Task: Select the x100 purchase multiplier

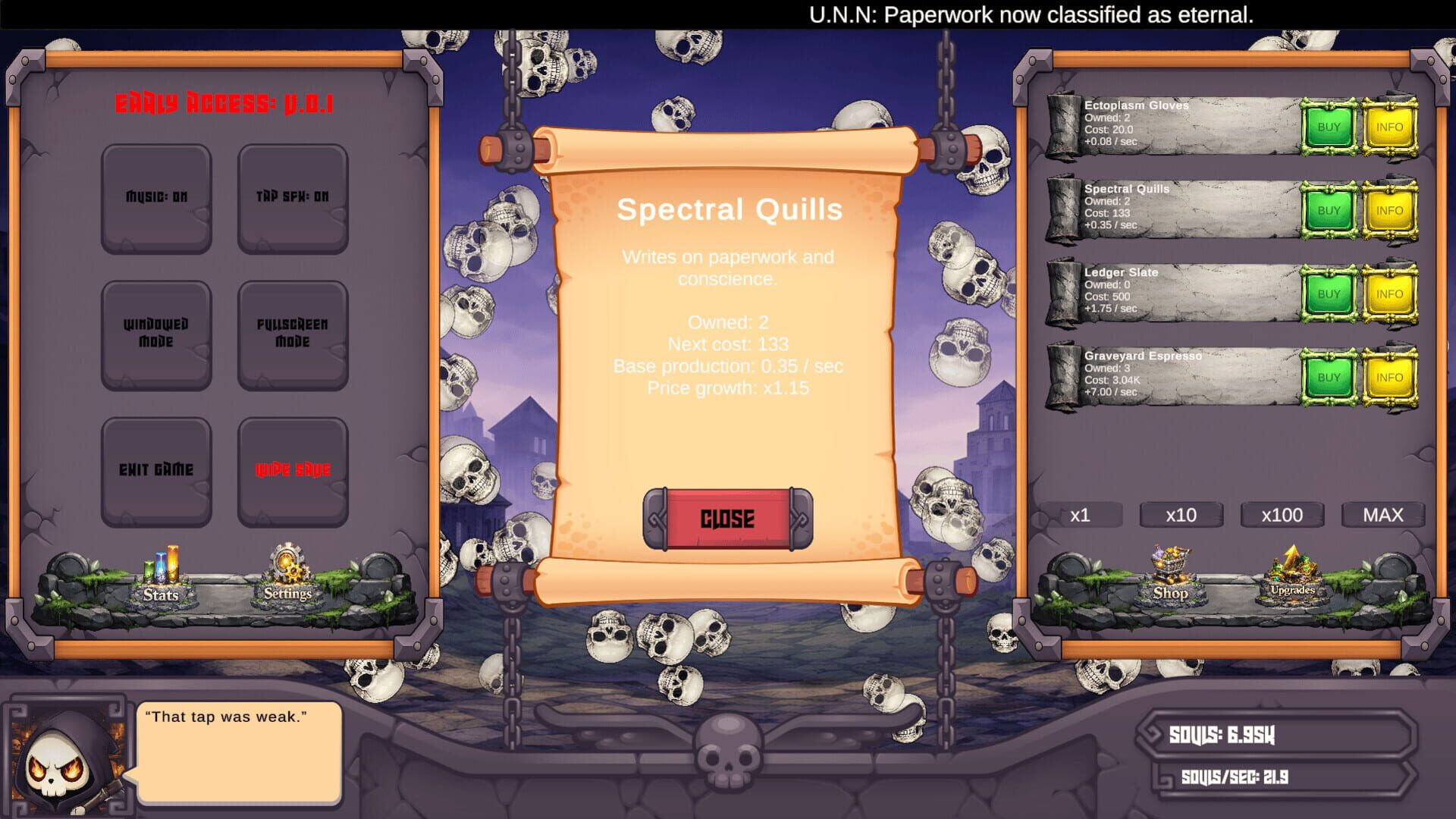Action: point(1282,515)
